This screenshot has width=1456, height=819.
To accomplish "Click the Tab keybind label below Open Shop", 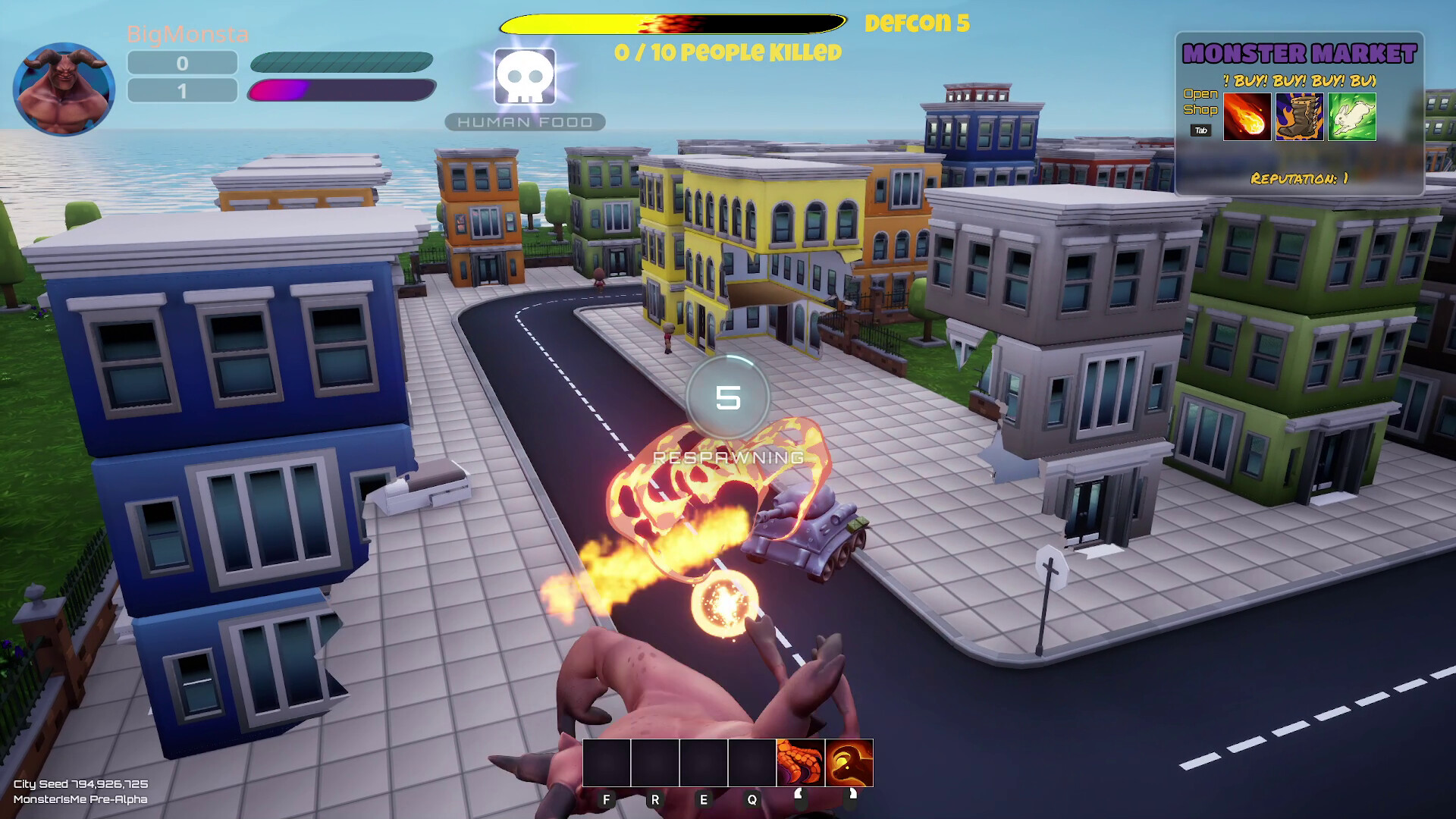I will tap(1202, 130).
